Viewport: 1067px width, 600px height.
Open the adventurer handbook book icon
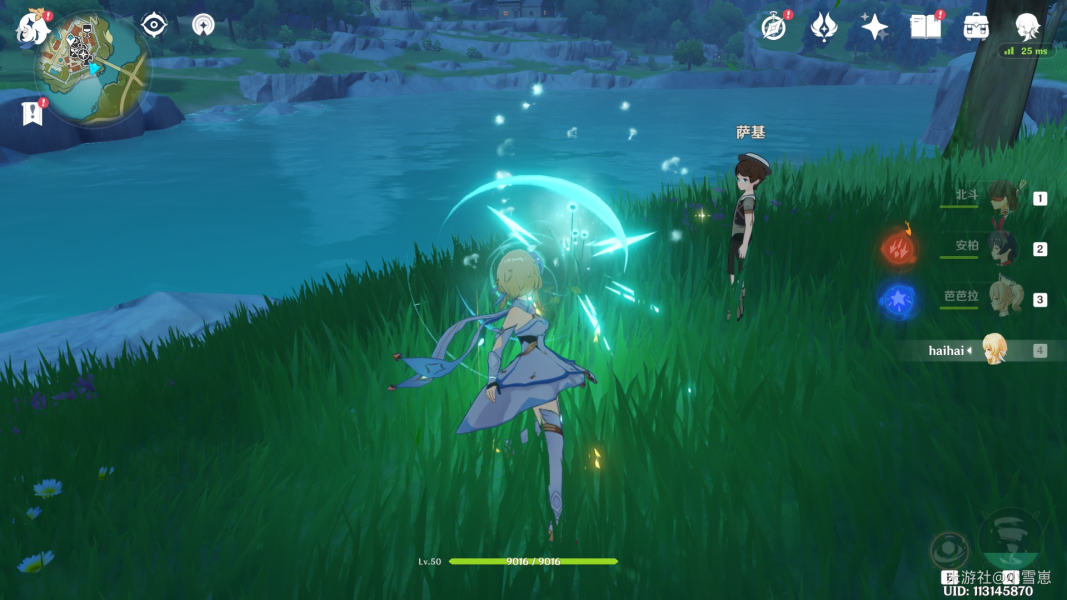(x=925, y=27)
